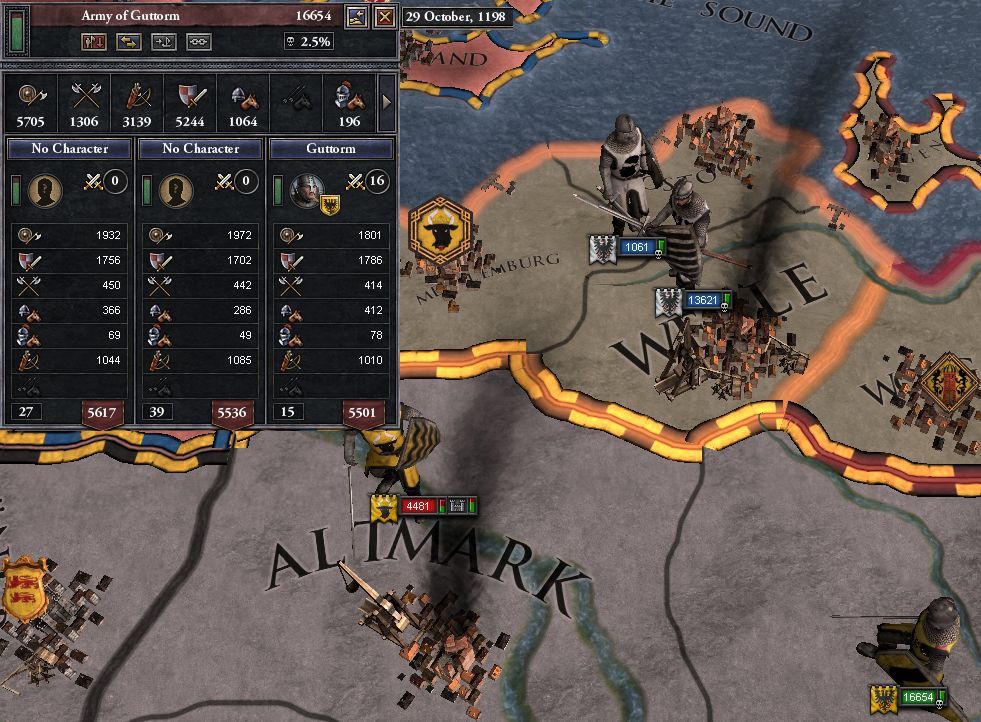Image resolution: width=981 pixels, height=722 pixels.
Task: Select the 1061 army banner on the map
Action: [x=636, y=247]
